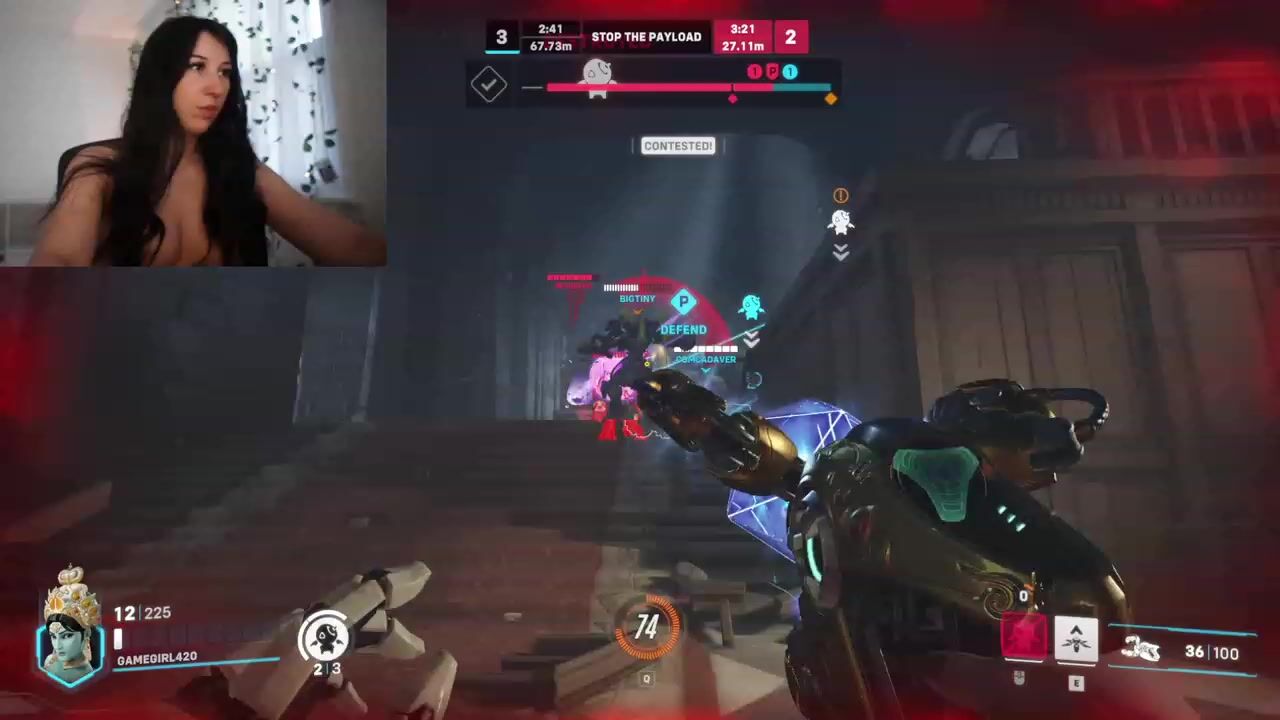The image size is (1280, 720).
Task: Click the round perk icon beside portrait
Action: 324,636
